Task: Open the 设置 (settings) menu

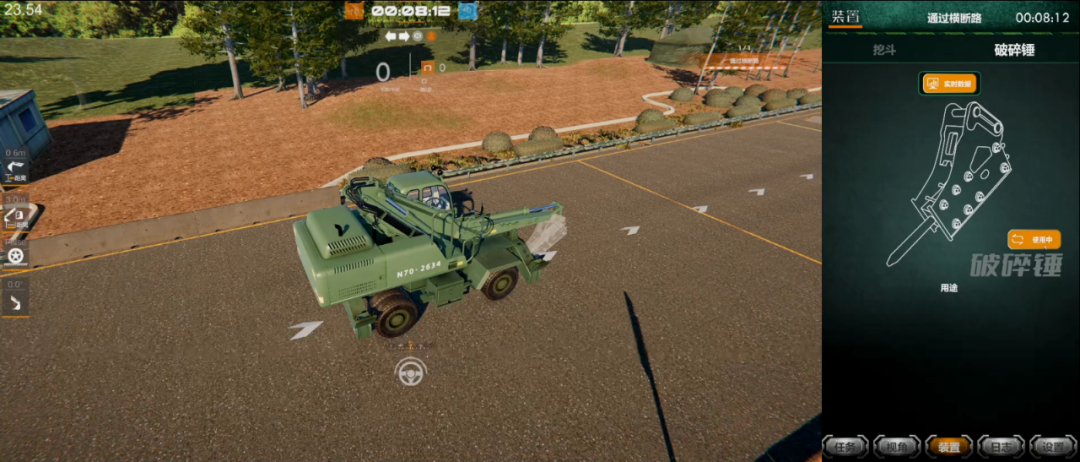Action: (1052, 447)
